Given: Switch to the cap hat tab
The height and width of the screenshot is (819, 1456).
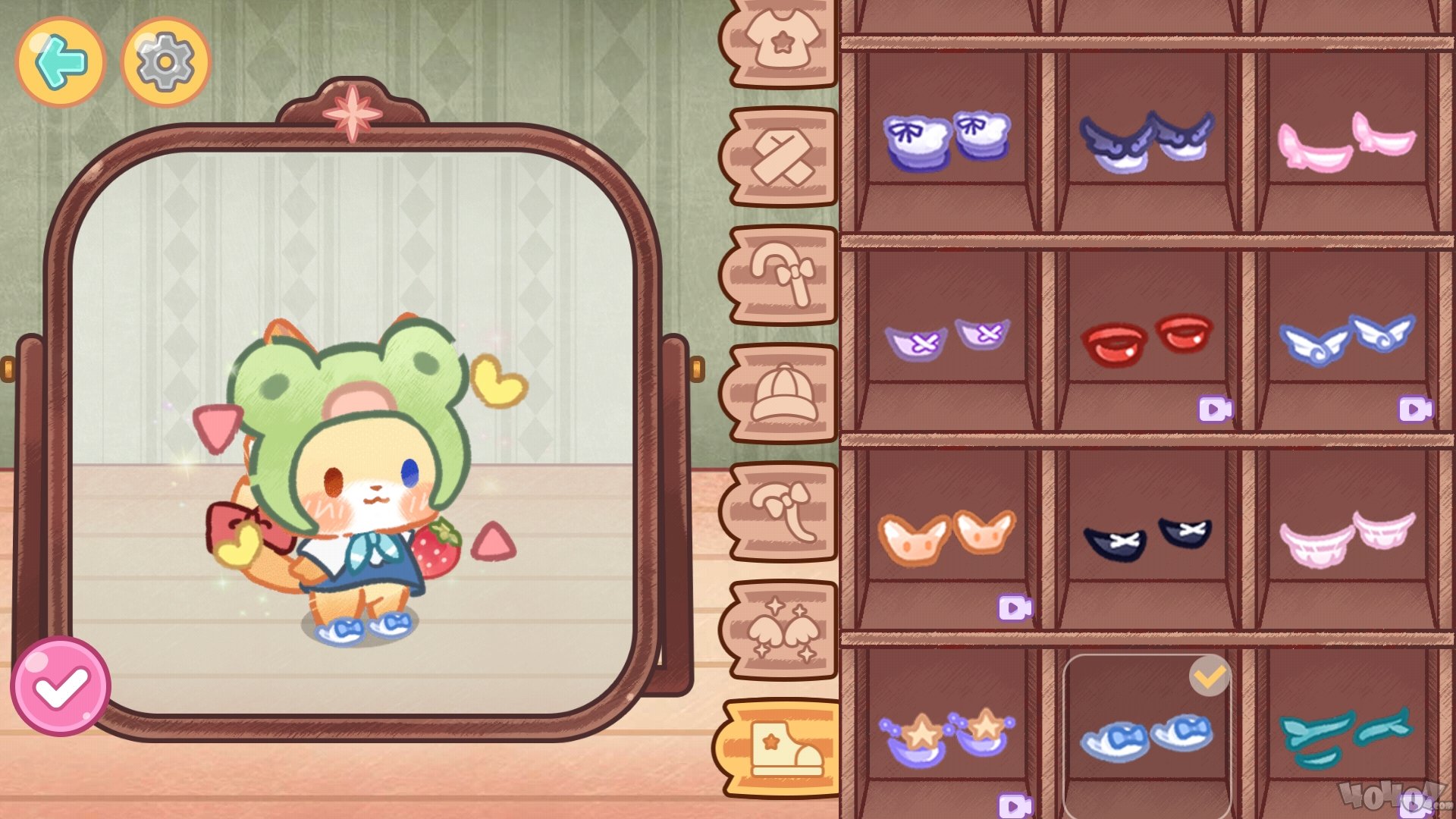Looking at the screenshot, I should click(783, 394).
